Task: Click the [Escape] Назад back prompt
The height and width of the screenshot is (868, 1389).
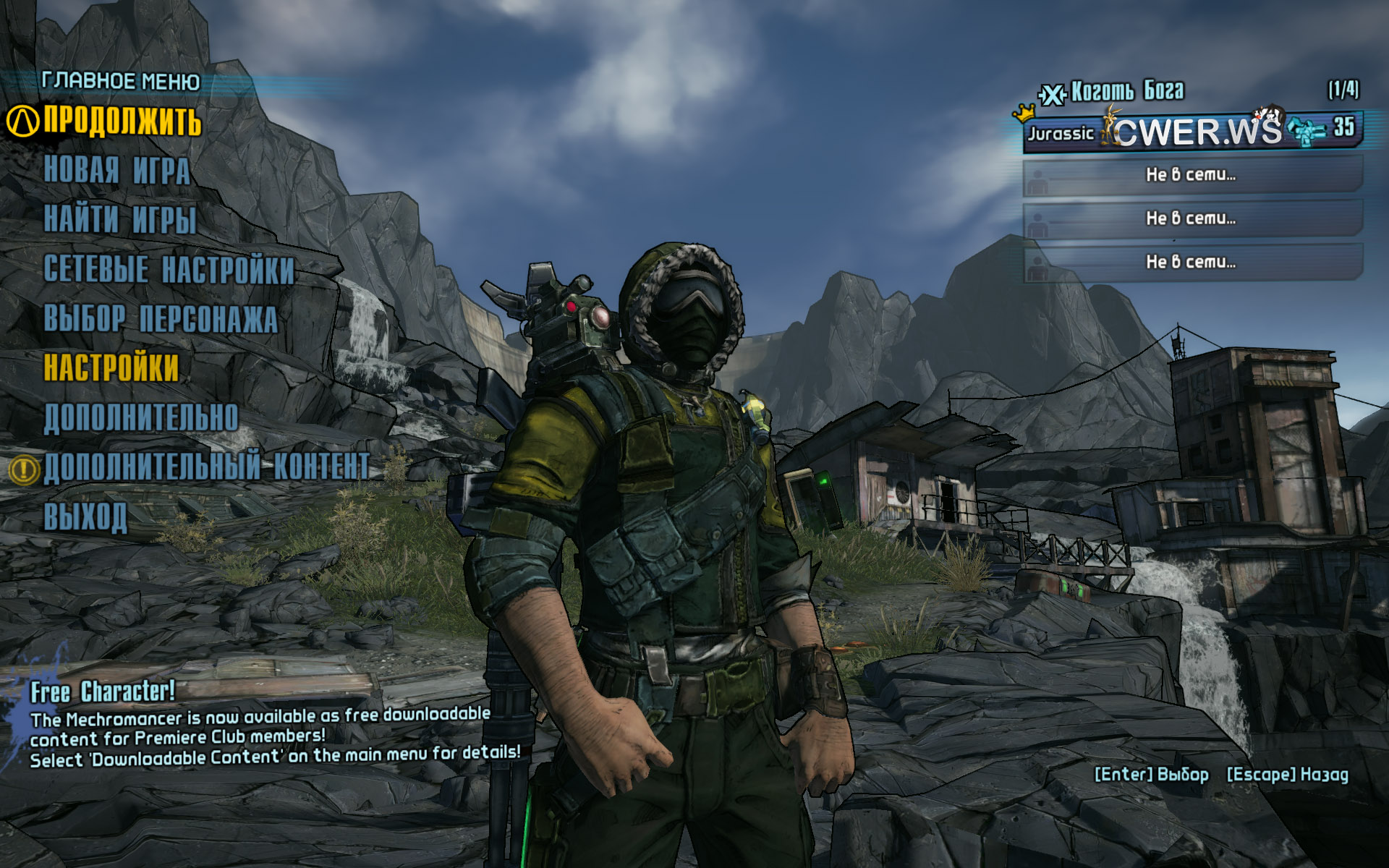Action: click(1287, 775)
